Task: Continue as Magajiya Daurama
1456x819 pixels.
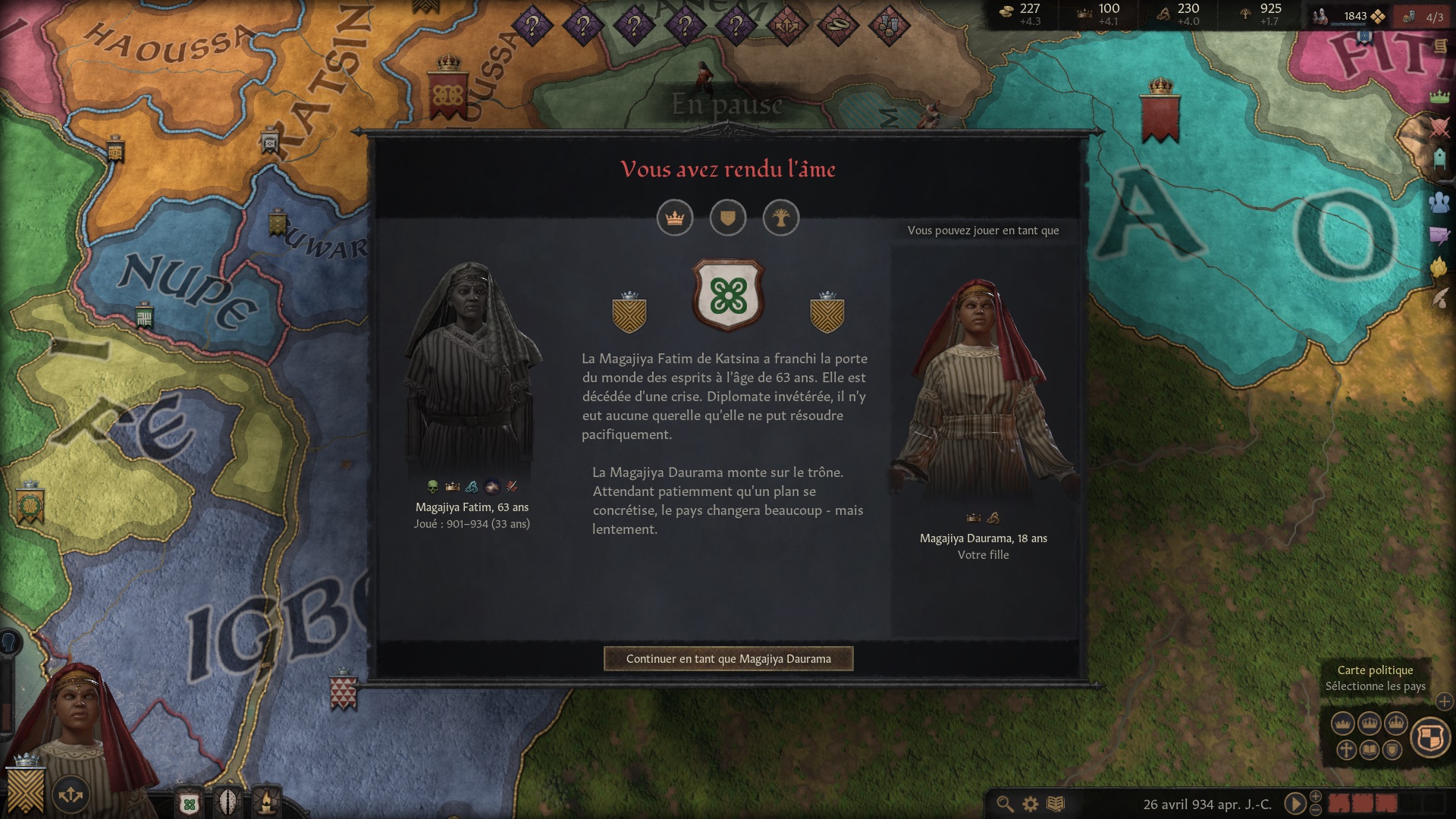Action: click(728, 658)
